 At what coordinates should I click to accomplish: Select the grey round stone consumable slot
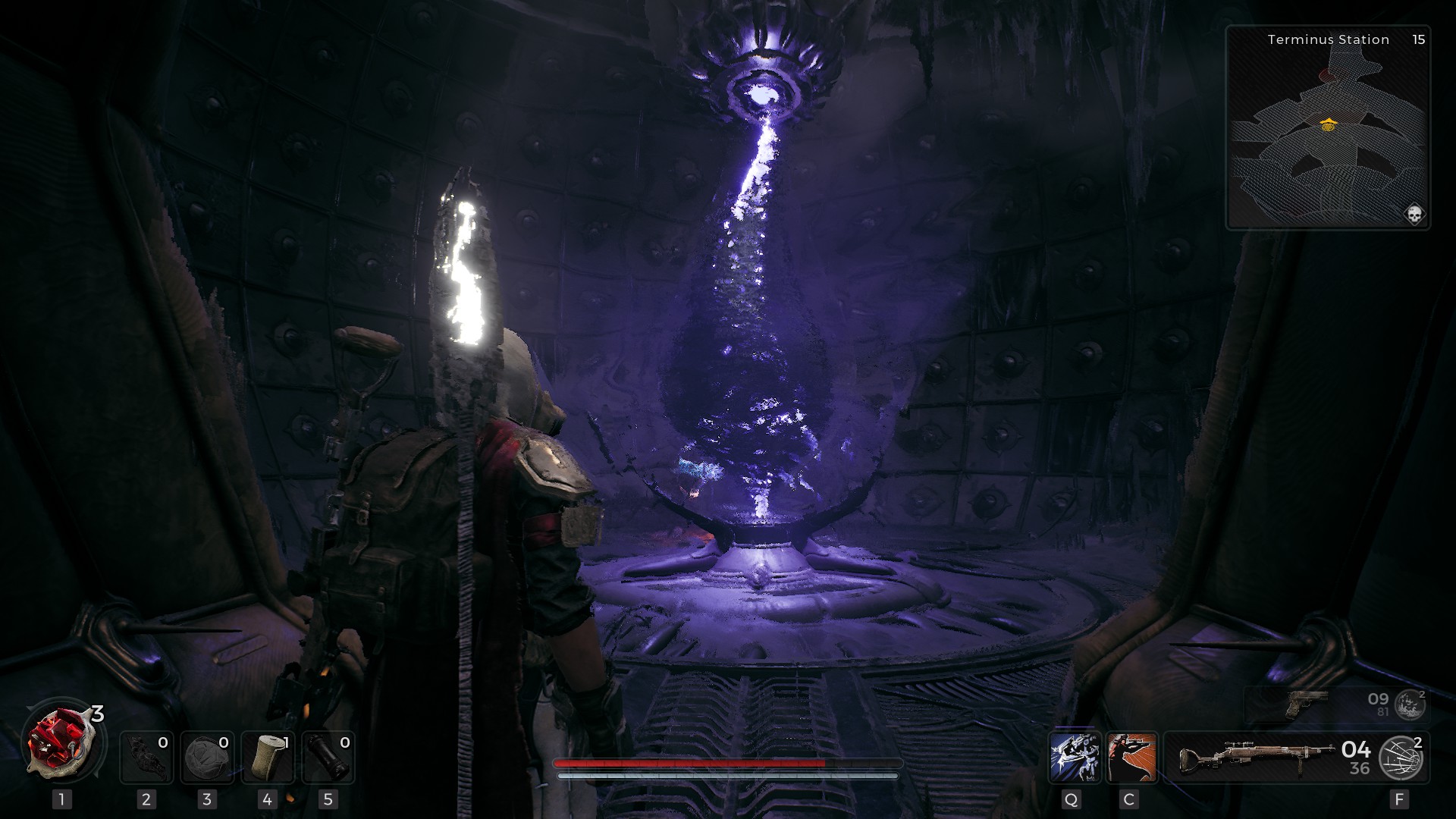(x=207, y=757)
